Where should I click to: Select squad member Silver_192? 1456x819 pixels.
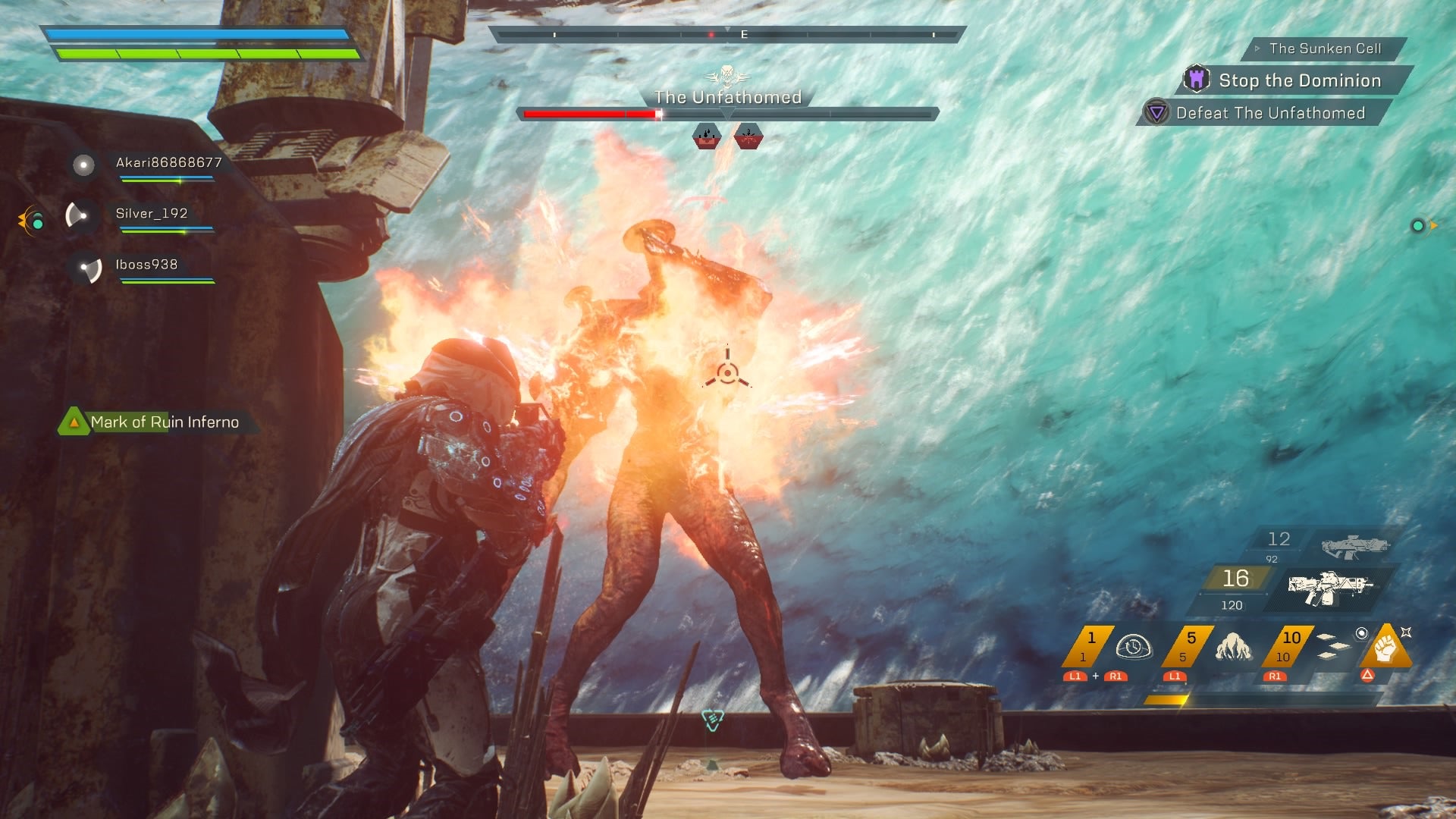pos(152,214)
